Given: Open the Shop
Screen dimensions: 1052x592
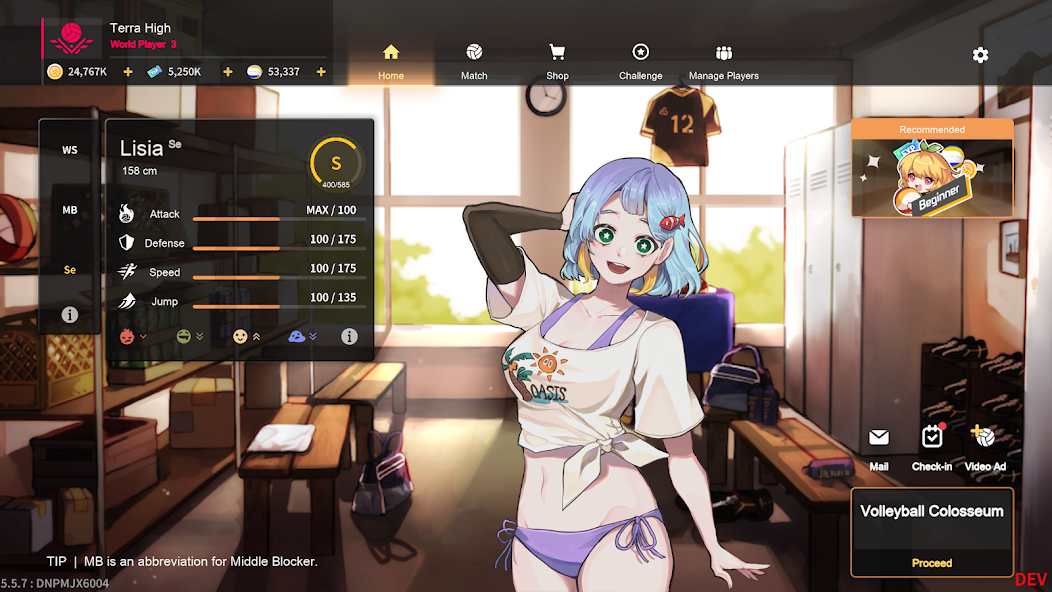Looking at the screenshot, I should [x=557, y=62].
